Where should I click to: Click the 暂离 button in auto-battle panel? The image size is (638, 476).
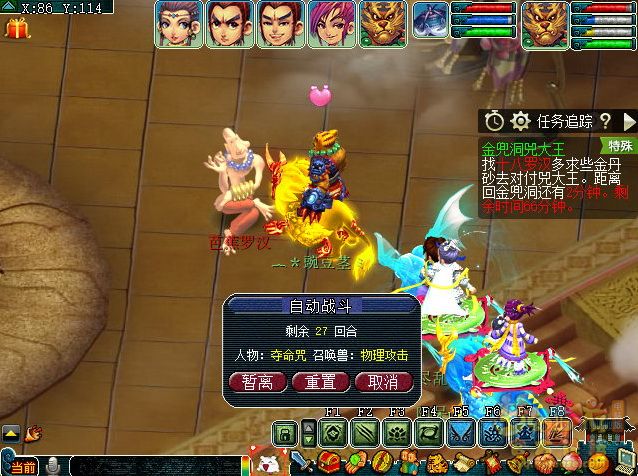click(258, 381)
